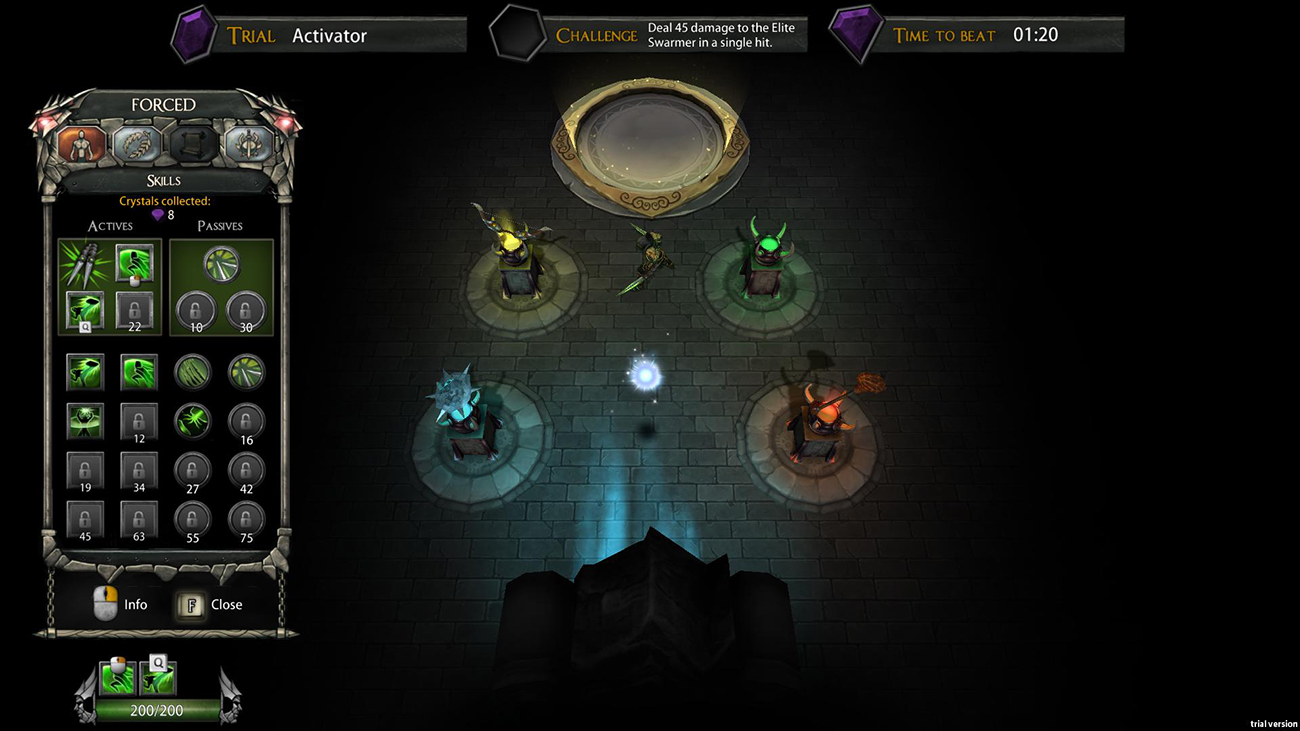Select the locked active slot costing 22
Image resolution: width=1300 pixels, height=731 pixels.
tap(135, 309)
